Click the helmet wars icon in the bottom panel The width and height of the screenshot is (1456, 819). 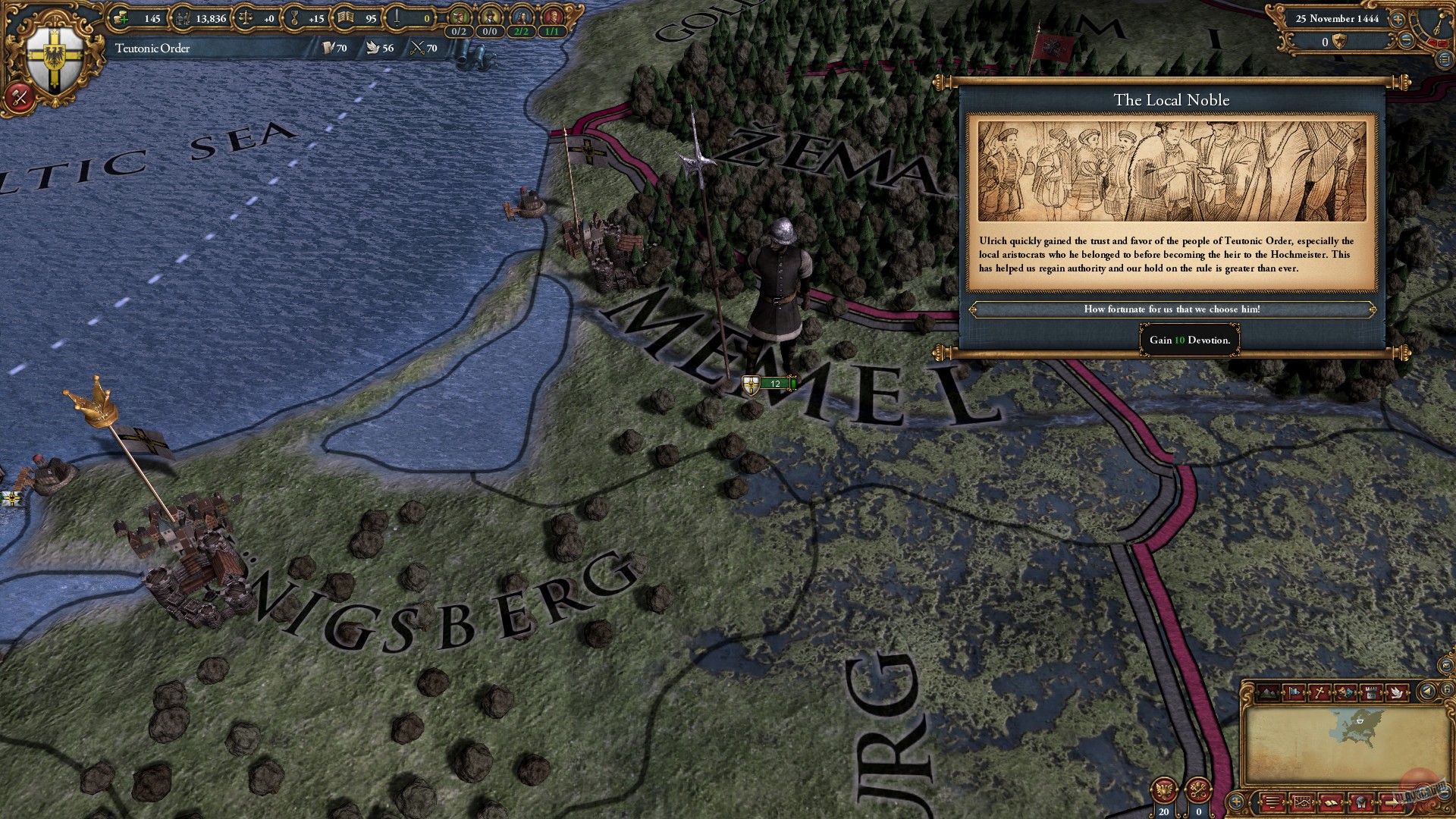click(1360, 802)
